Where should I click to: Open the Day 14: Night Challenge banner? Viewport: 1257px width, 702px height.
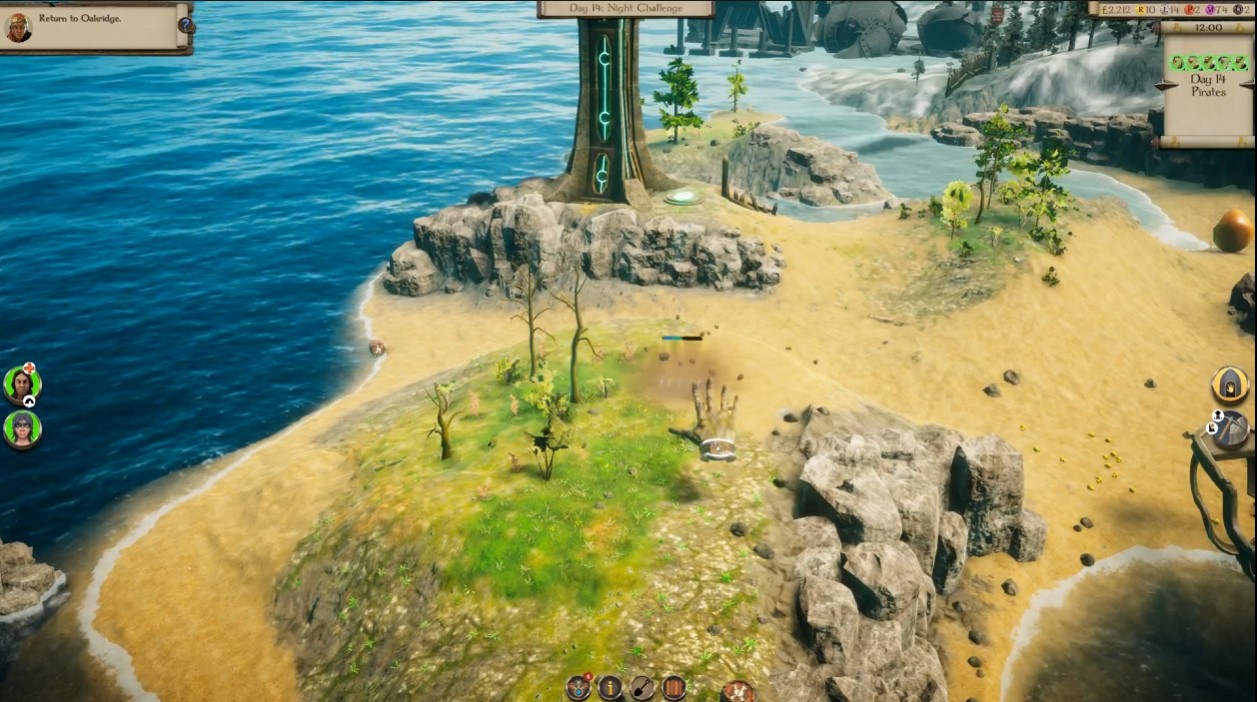coord(626,9)
